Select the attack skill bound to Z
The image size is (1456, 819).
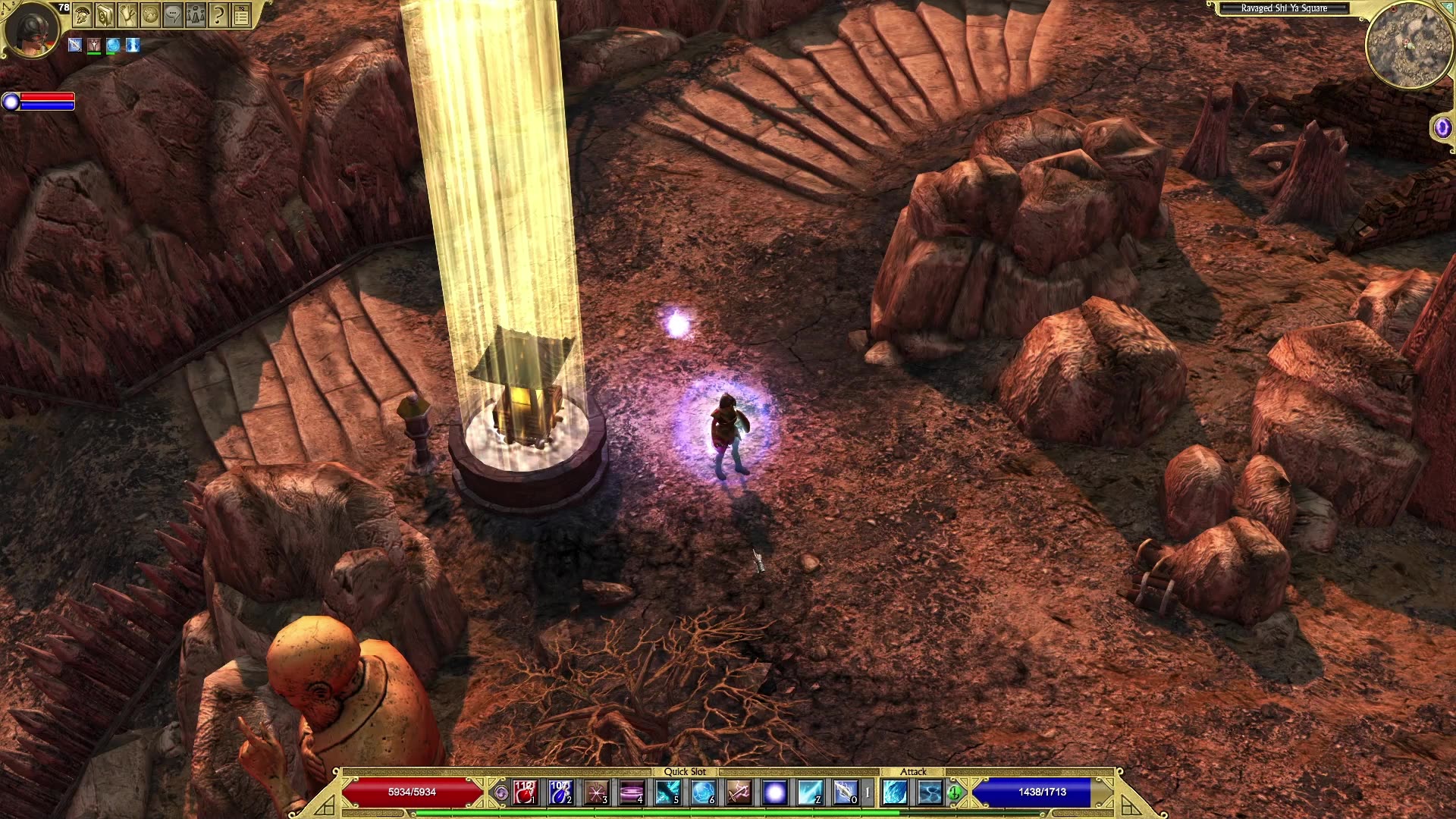(x=810, y=793)
